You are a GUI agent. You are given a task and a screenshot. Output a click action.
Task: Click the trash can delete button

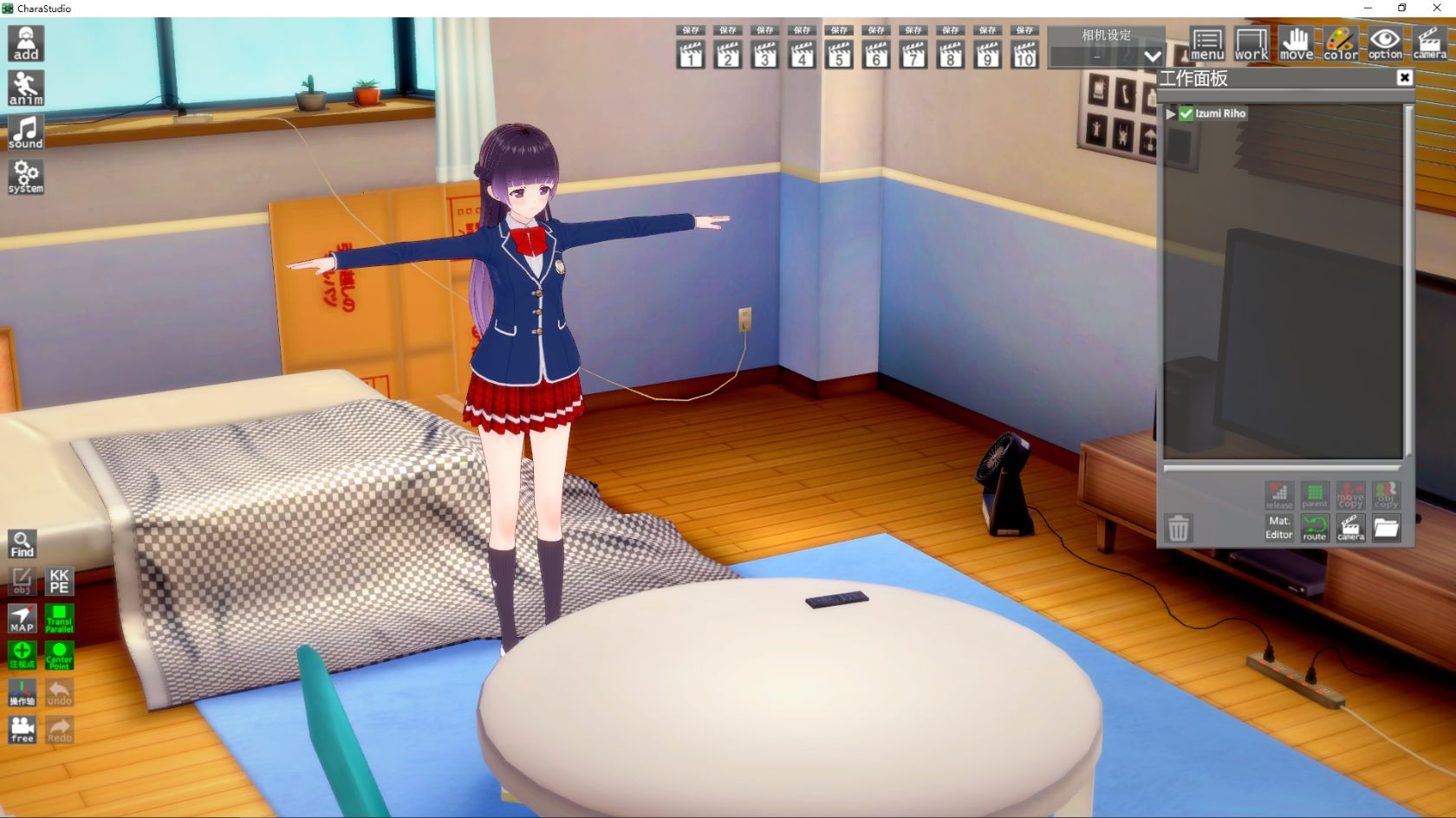[1178, 528]
